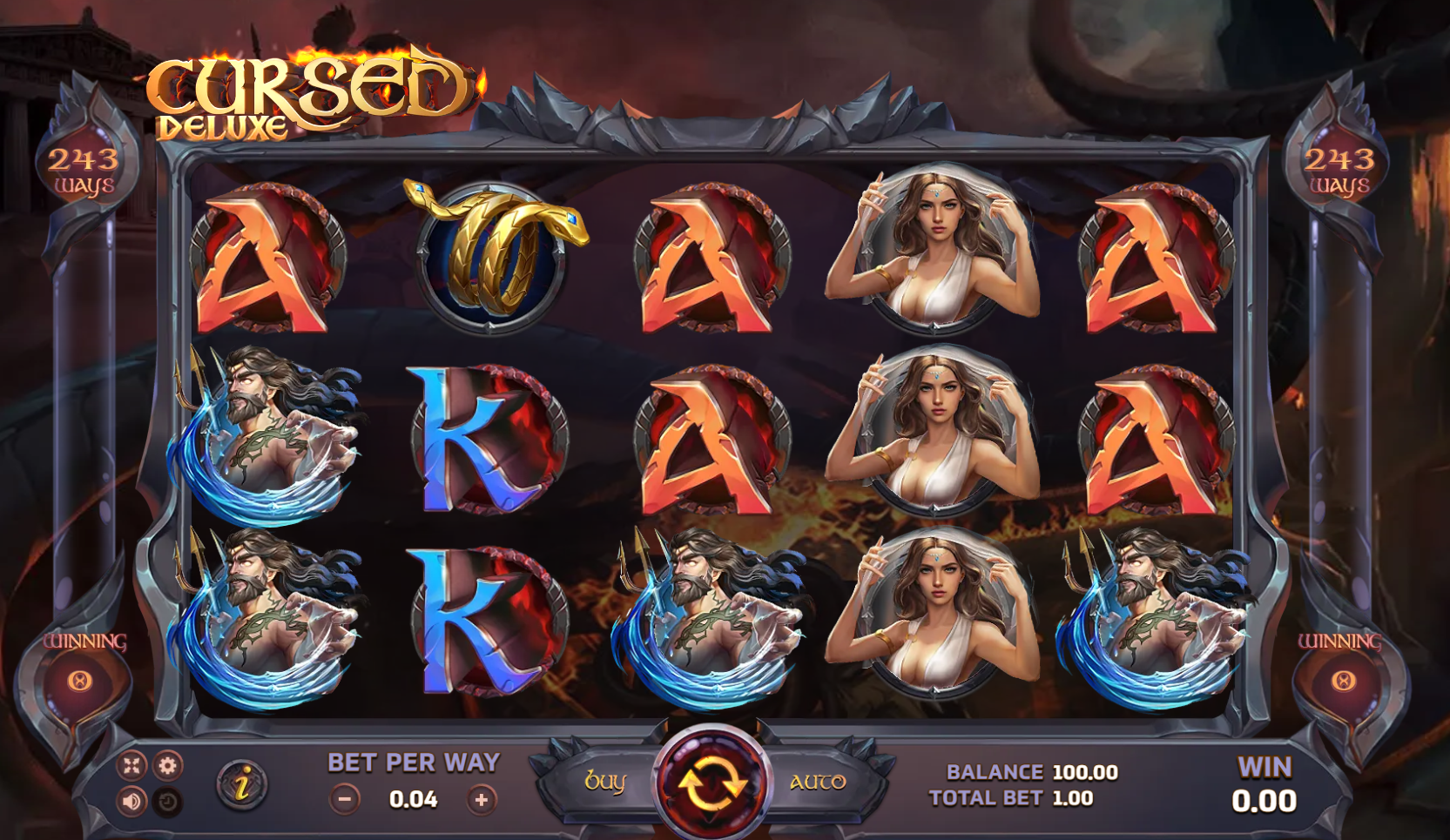Toggle Auto spin mode
1450x840 pixels.
point(819,783)
